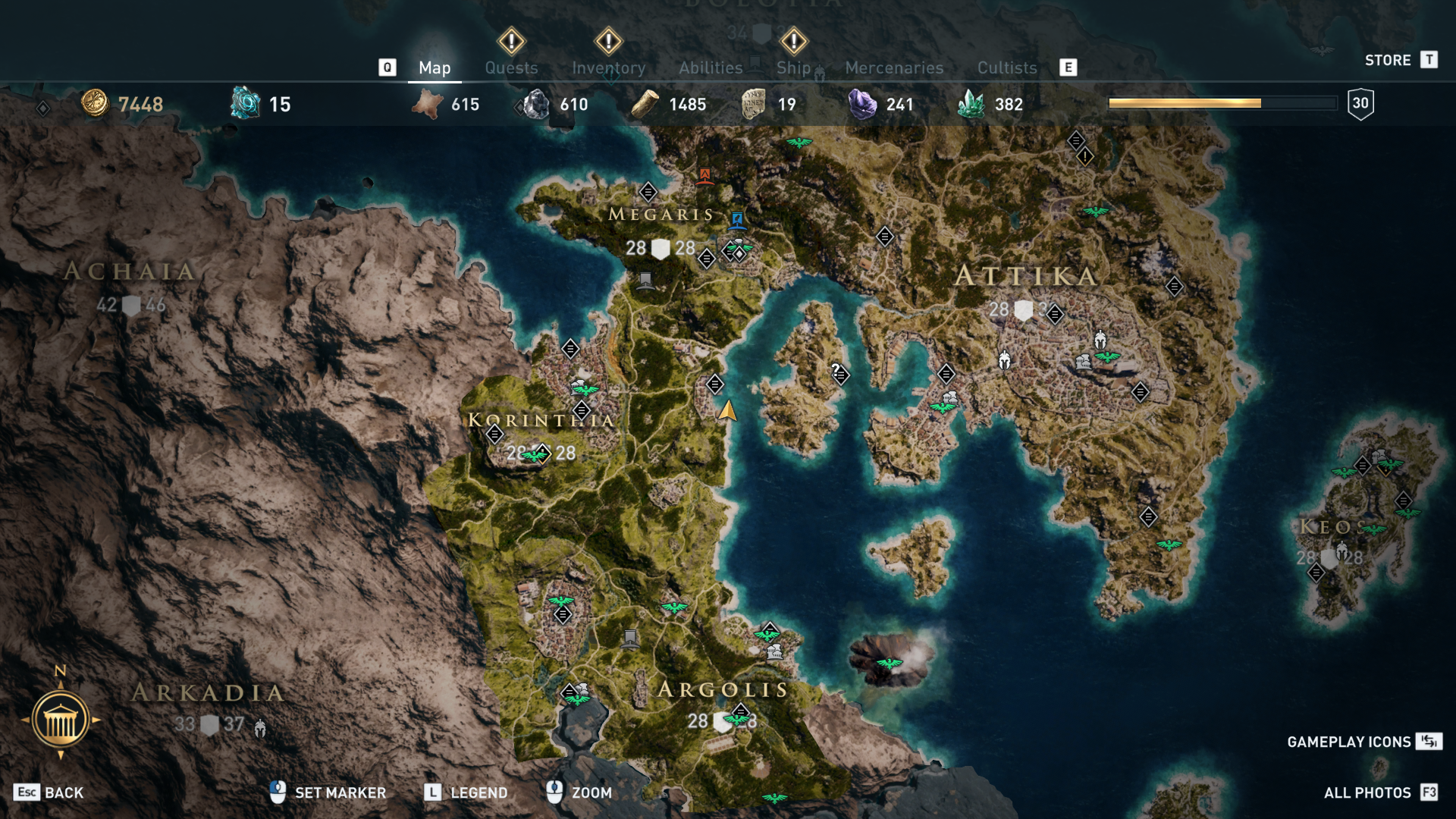Click the orichalcum ore icon
1456x819 pixels.
click(x=243, y=102)
